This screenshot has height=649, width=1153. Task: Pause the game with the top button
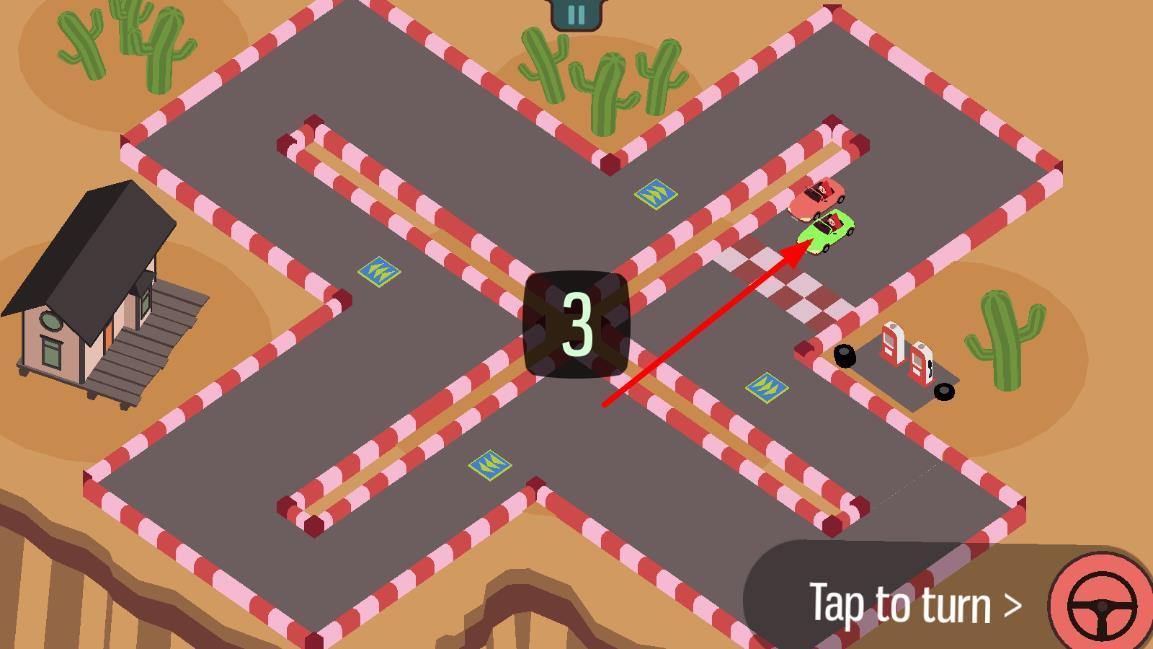pyautogui.click(x=576, y=13)
